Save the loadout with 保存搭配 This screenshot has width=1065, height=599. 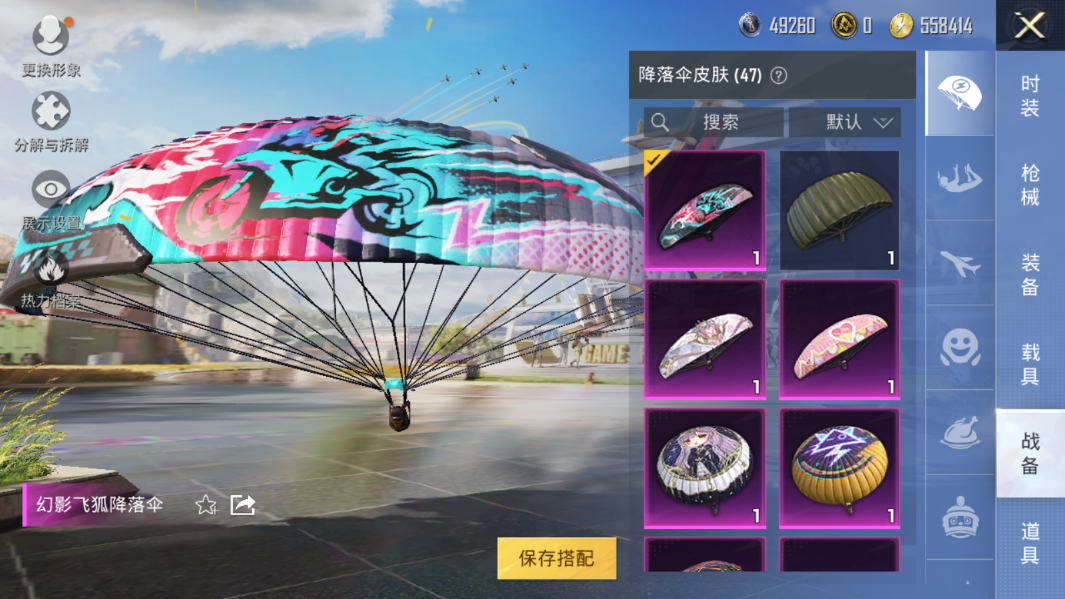point(556,559)
